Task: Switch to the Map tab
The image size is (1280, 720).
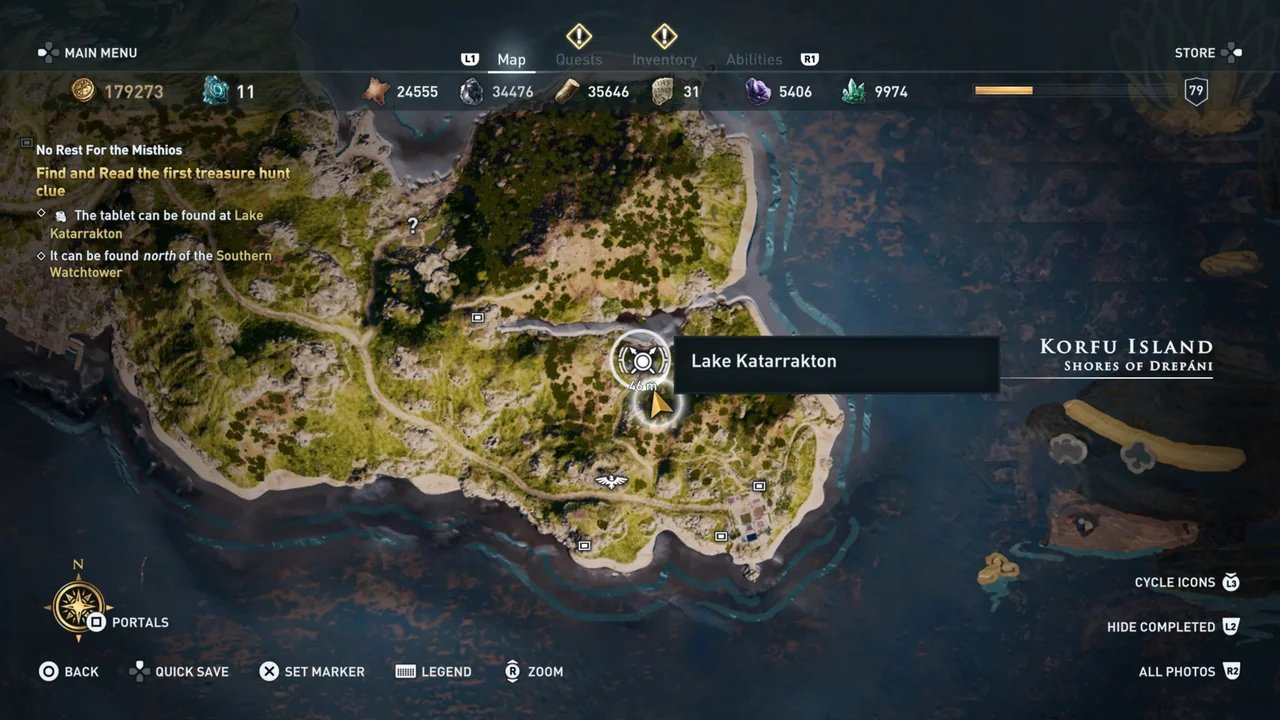Action: (511, 60)
